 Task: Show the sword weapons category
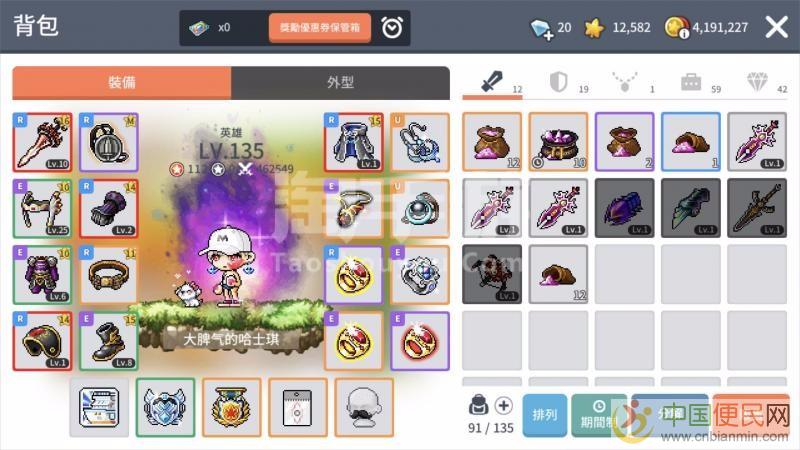(492, 83)
